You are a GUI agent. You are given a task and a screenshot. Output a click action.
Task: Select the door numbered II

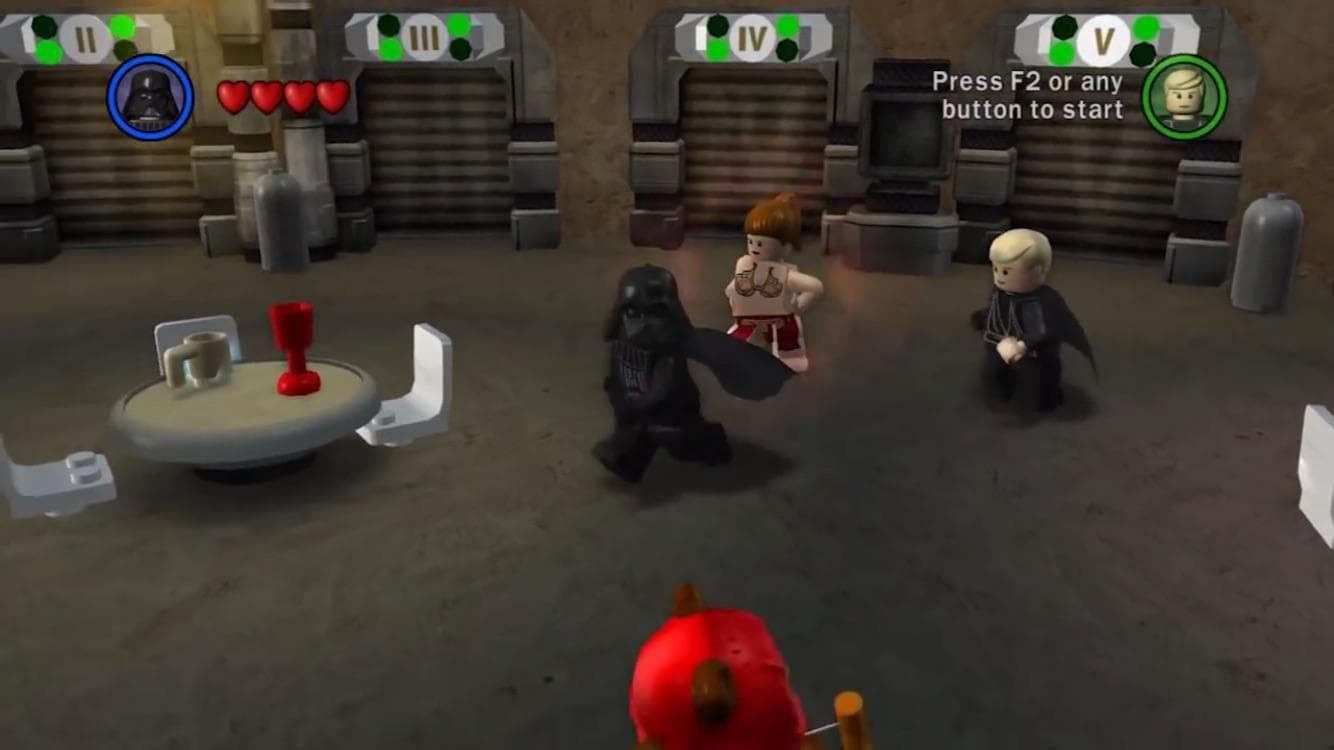85,36
